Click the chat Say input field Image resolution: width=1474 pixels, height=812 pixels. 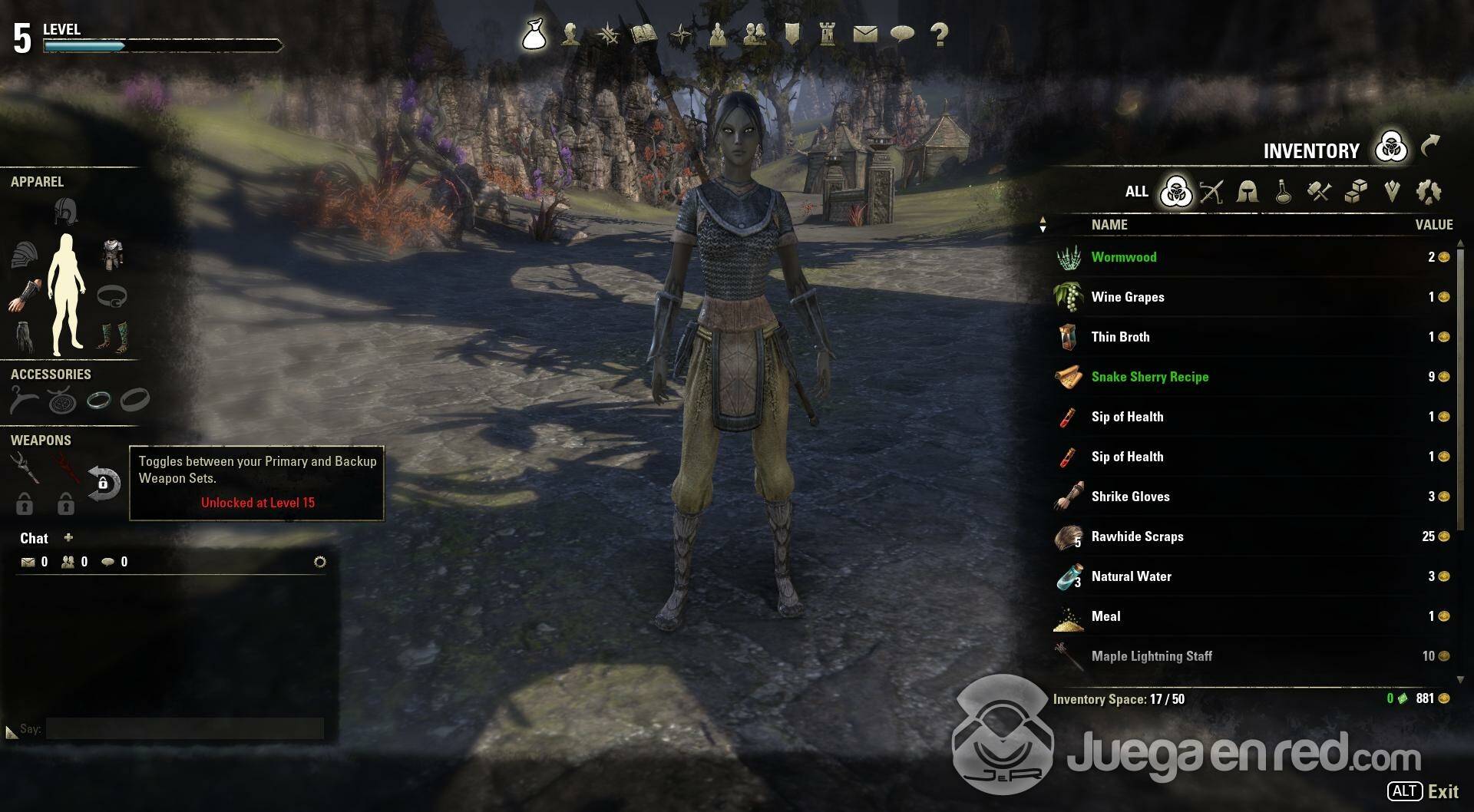pos(184,728)
